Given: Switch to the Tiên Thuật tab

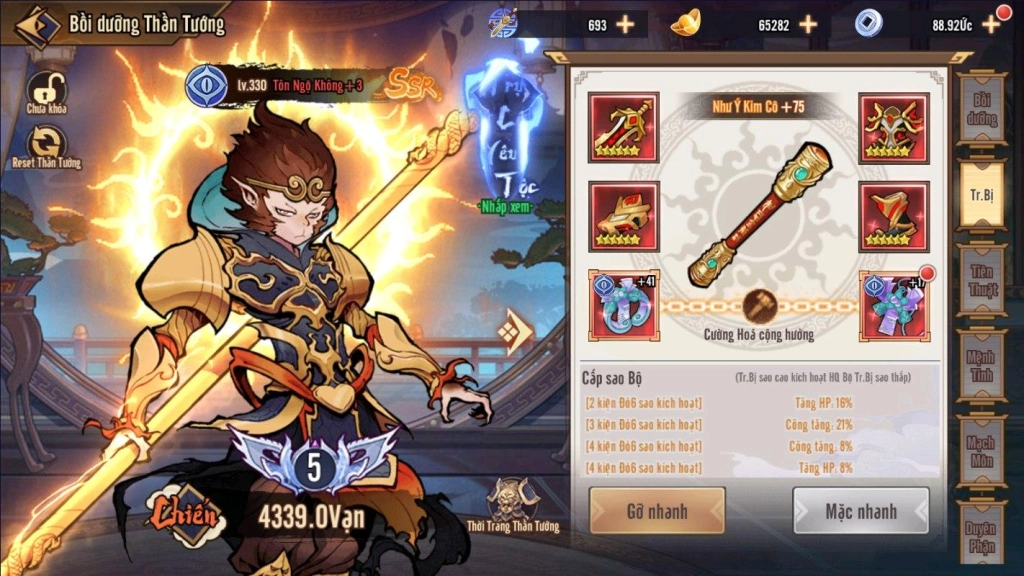Looking at the screenshot, I should [981, 279].
